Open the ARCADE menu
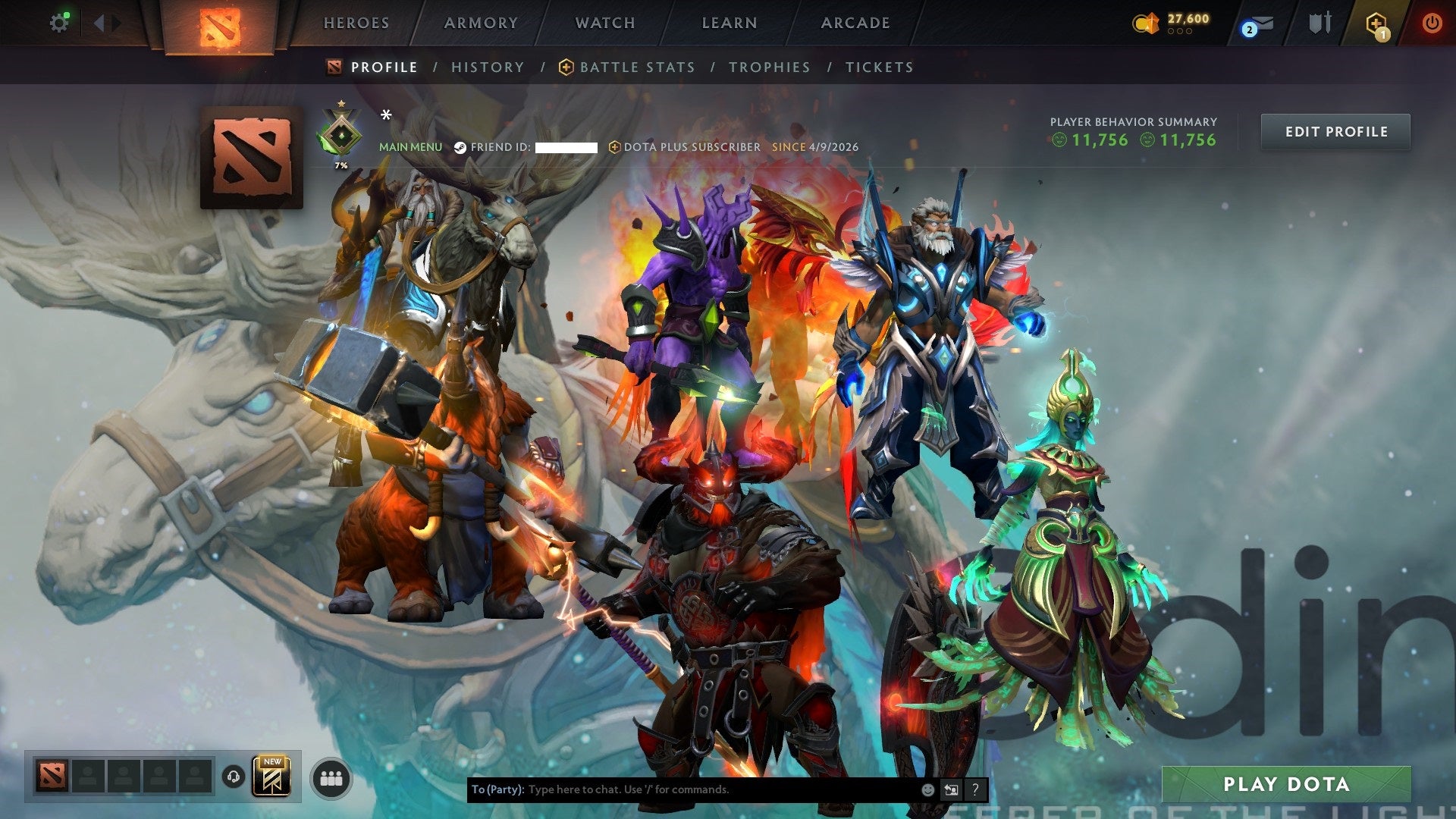 click(x=855, y=23)
